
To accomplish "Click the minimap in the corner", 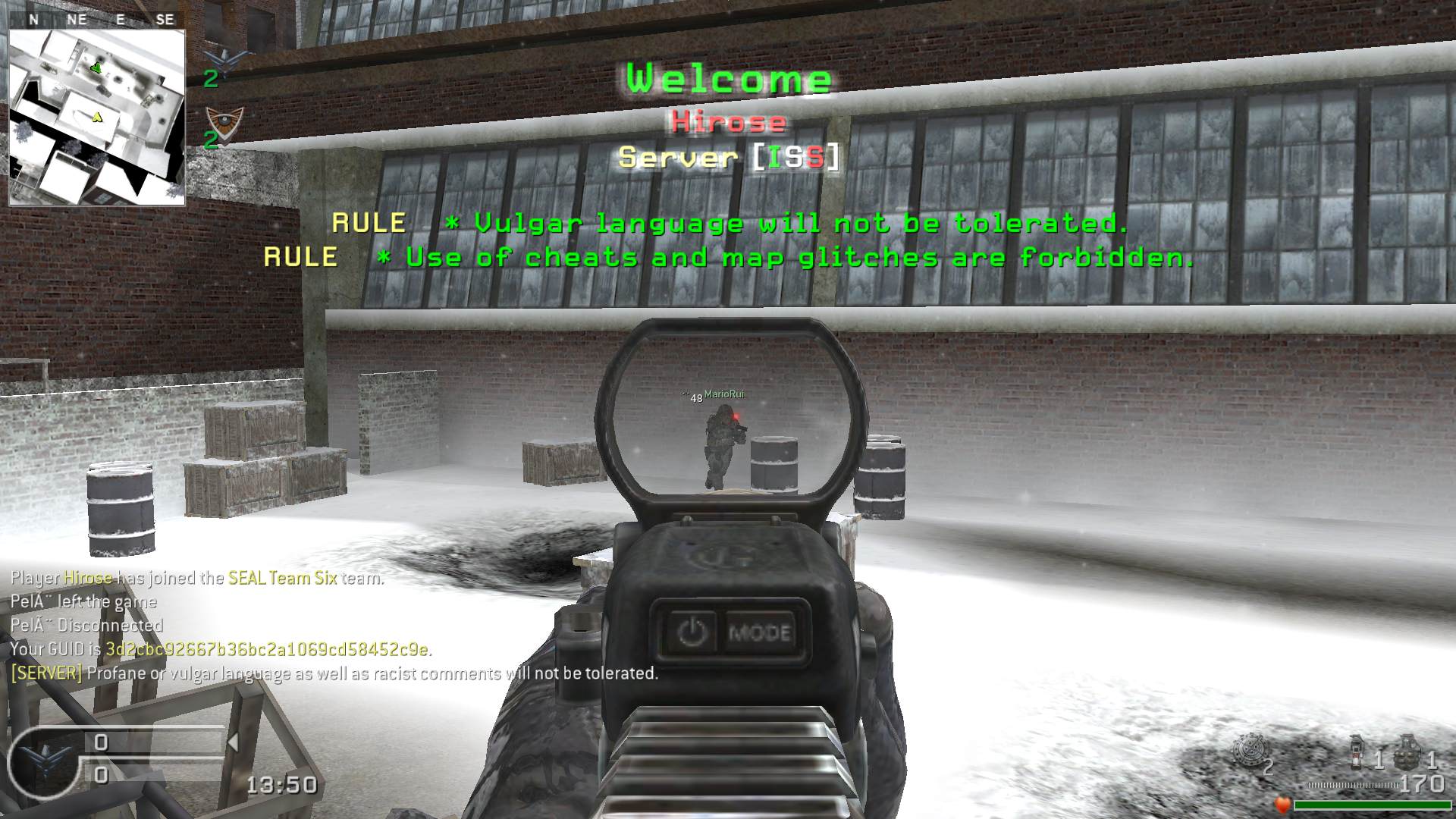I will coord(97,117).
